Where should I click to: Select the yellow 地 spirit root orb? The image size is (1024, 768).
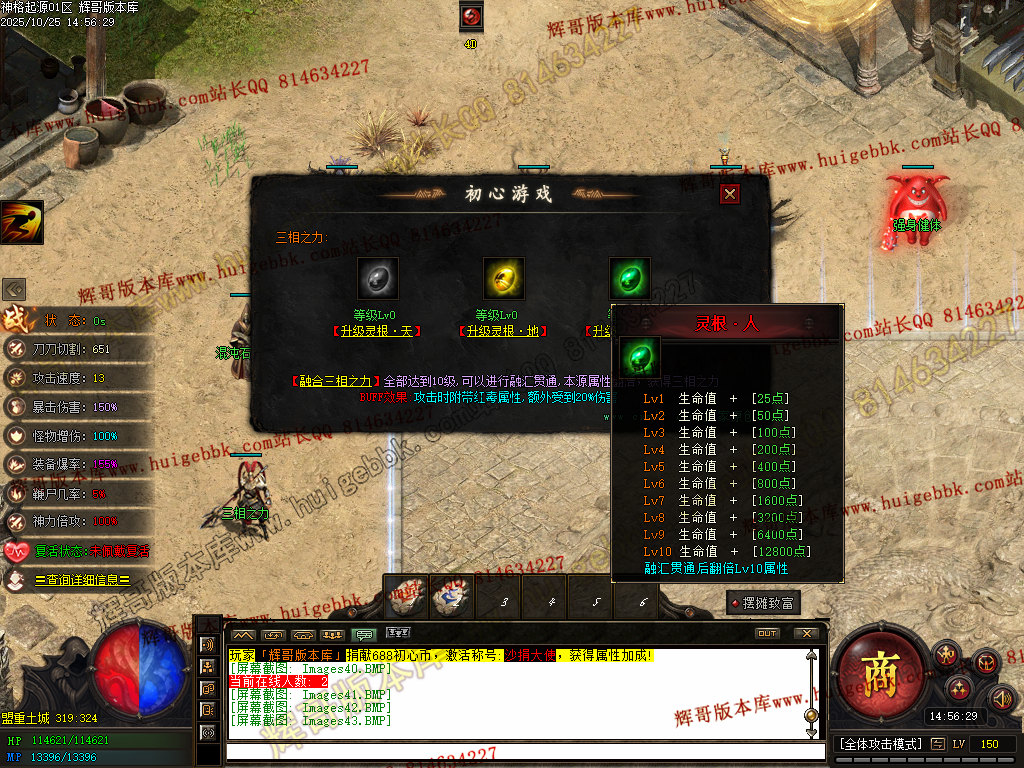(x=504, y=278)
